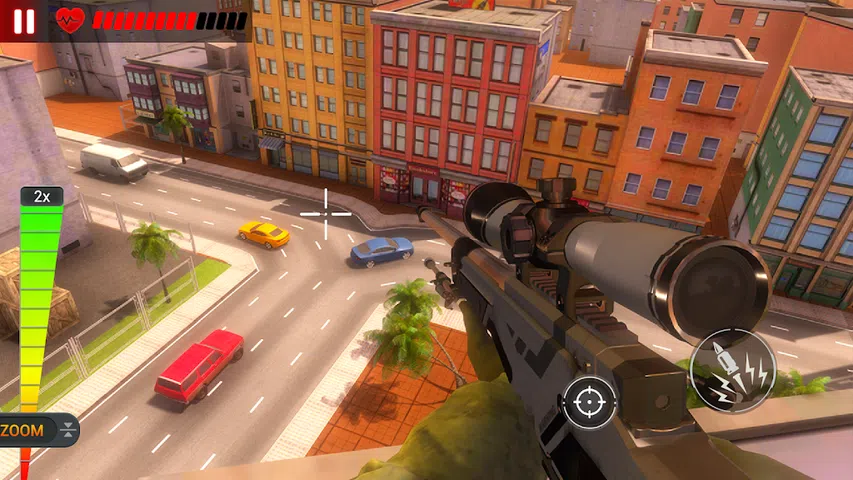The image size is (853, 480).
Task: Fire the rifle with the bullet button
Action: click(732, 370)
